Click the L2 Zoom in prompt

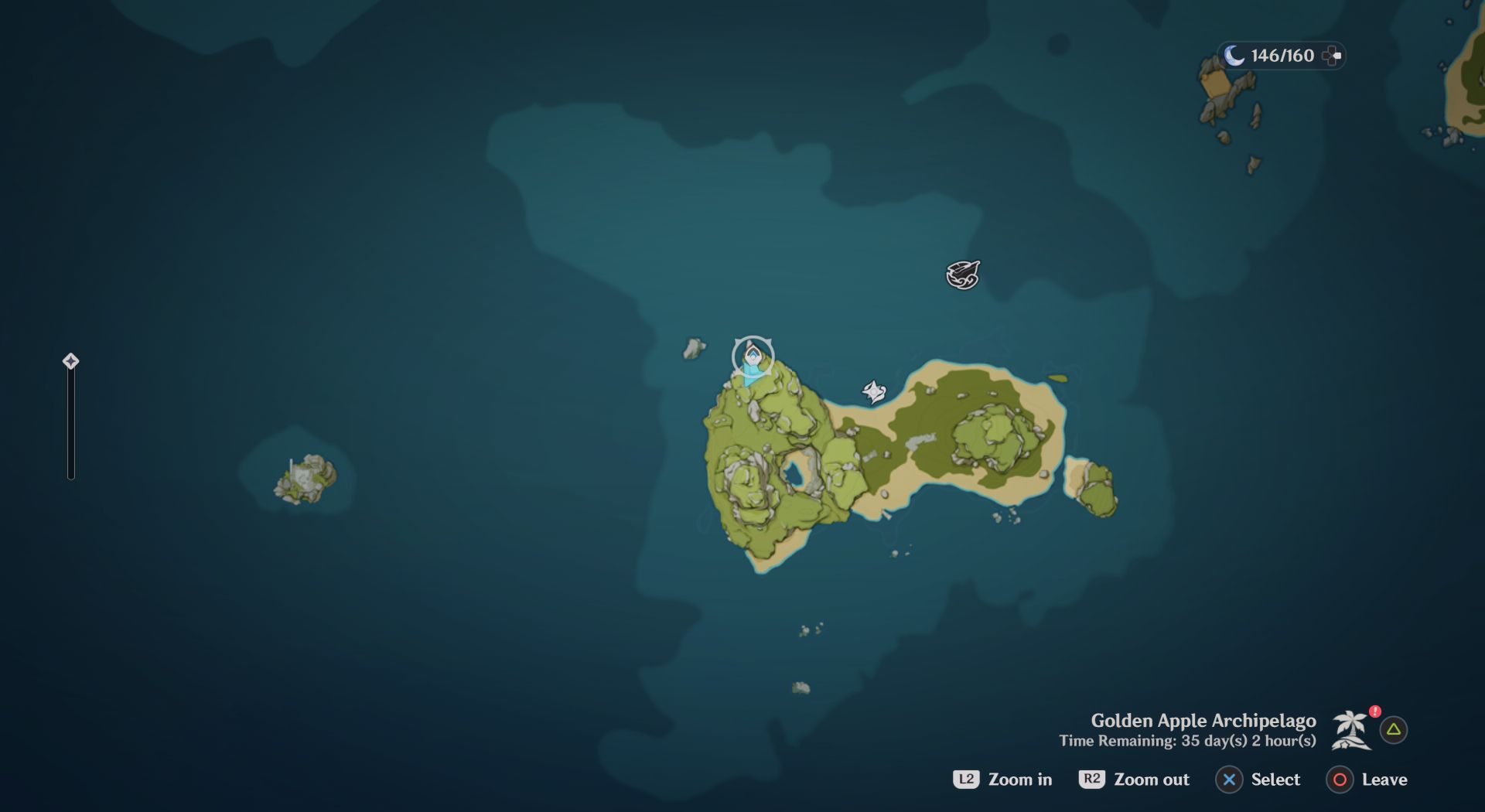1003,780
